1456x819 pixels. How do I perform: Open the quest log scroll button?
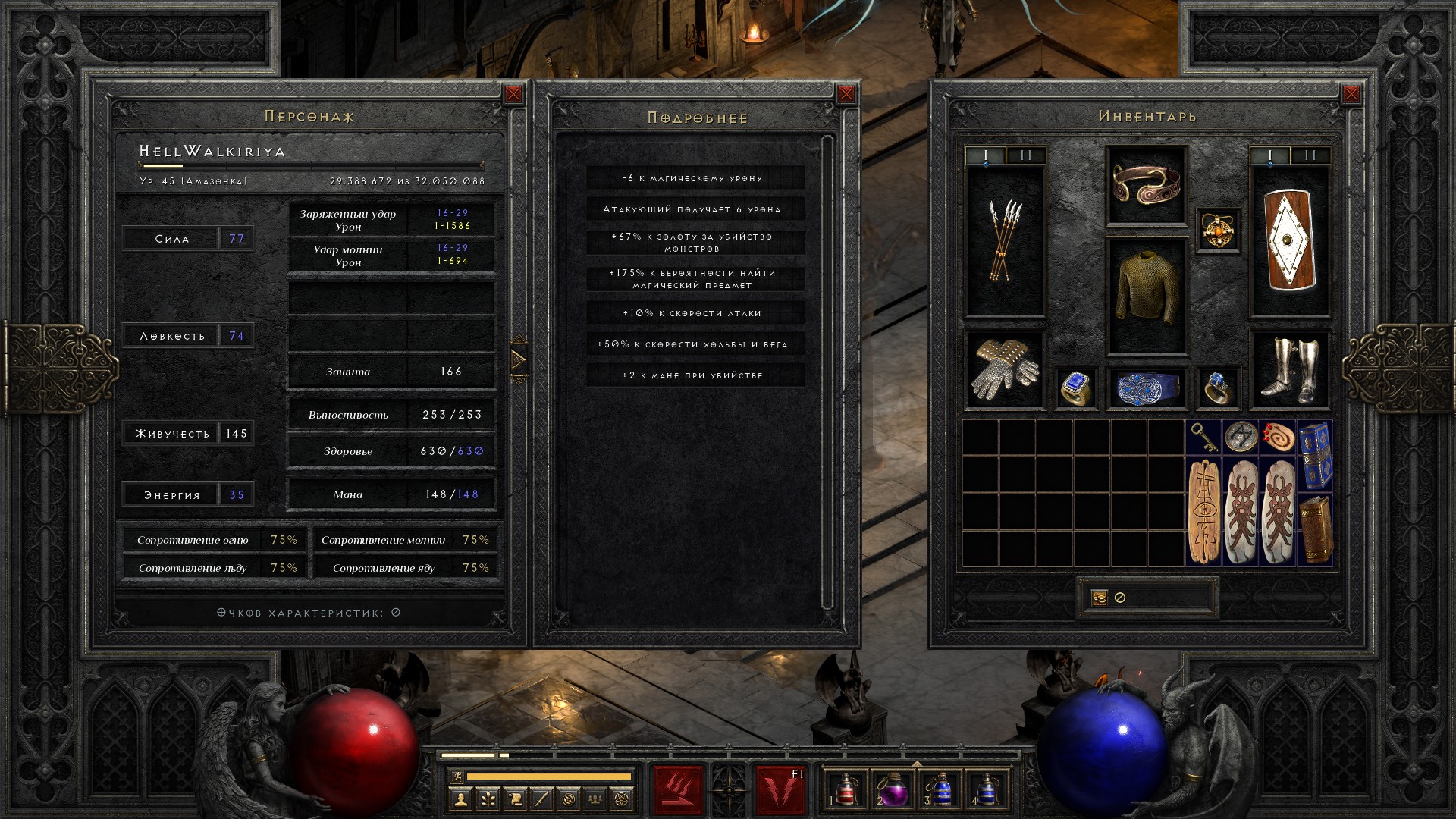(515, 798)
